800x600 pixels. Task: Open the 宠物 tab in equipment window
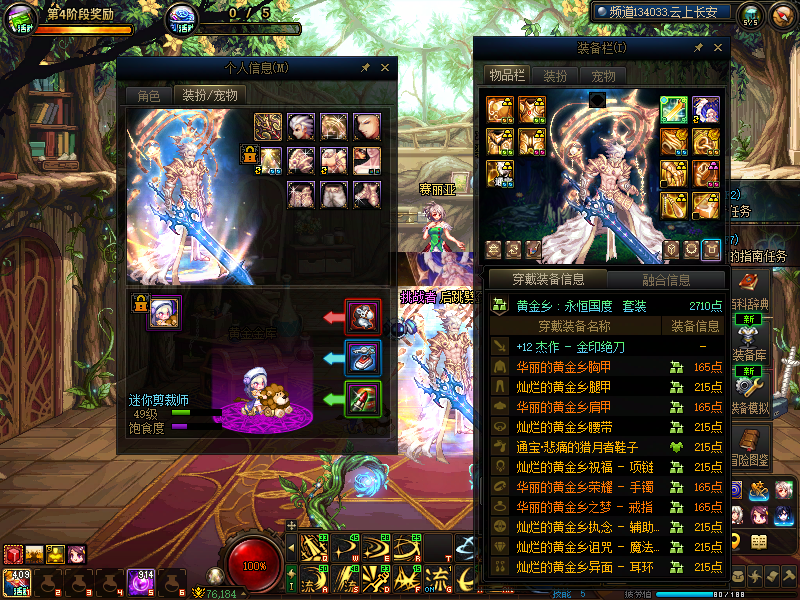point(603,76)
